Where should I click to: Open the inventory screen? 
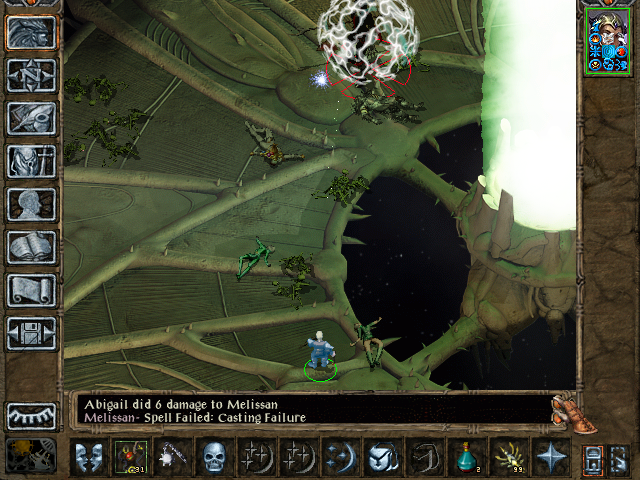coord(31,161)
